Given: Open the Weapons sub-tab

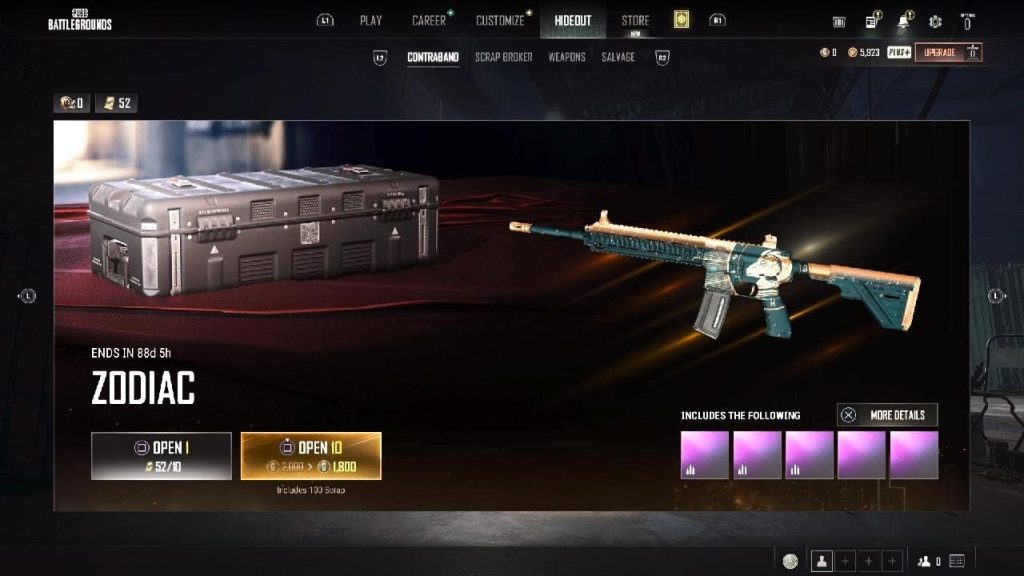Looking at the screenshot, I should coord(567,57).
